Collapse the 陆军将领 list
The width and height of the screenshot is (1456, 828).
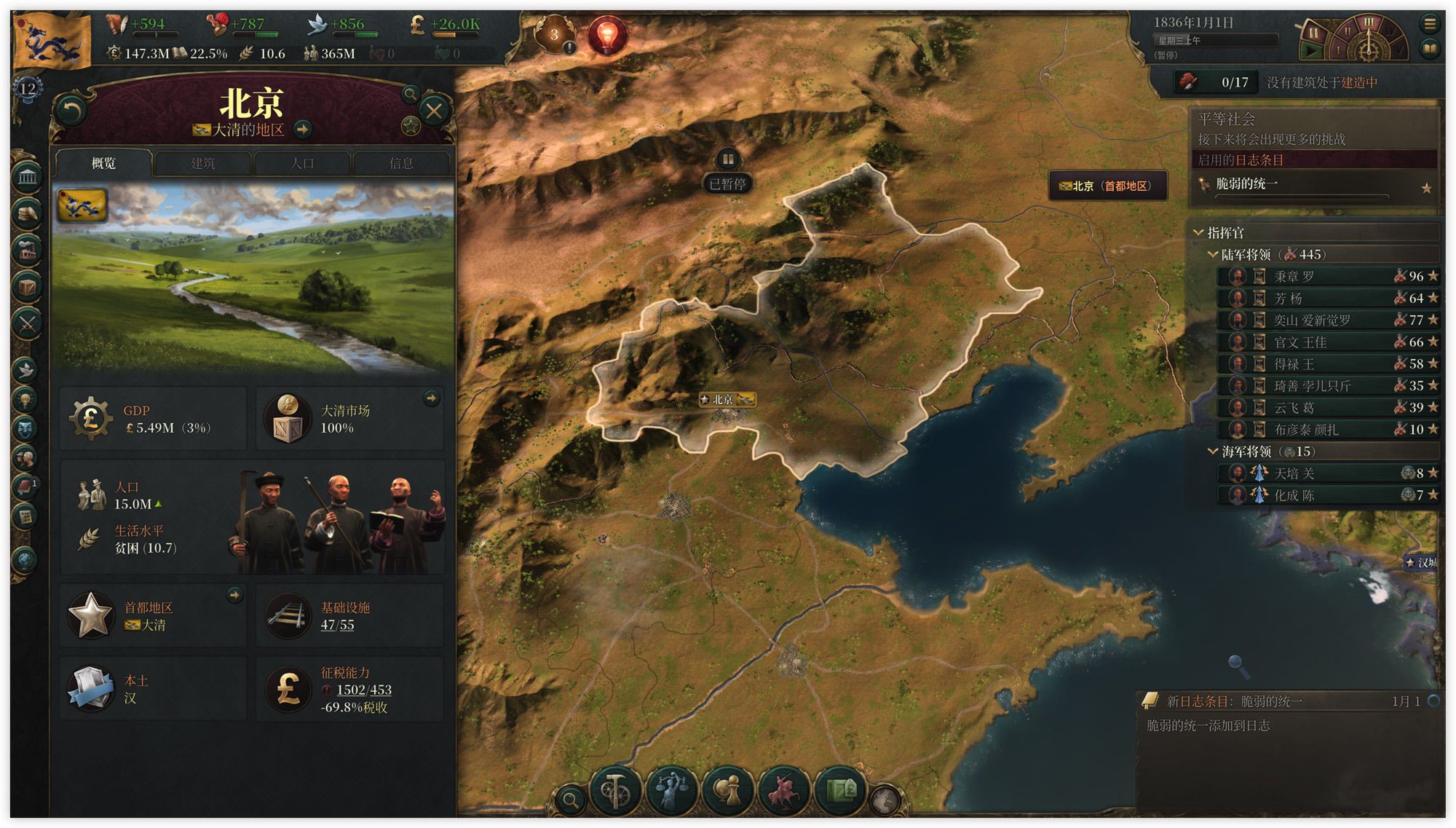click(x=1213, y=254)
